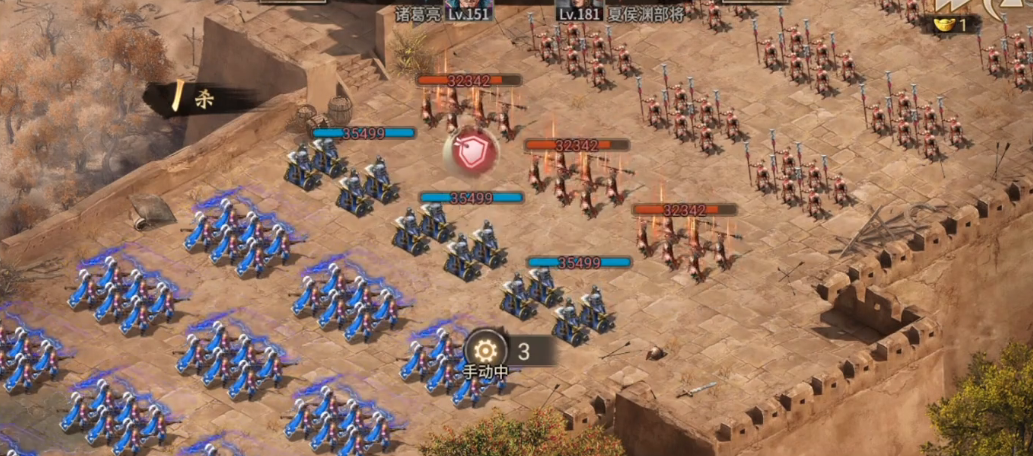Select the 诸葛亮 Lv.151 commander portrait
Screen dimensions: 1033x456
(x=469, y=4)
